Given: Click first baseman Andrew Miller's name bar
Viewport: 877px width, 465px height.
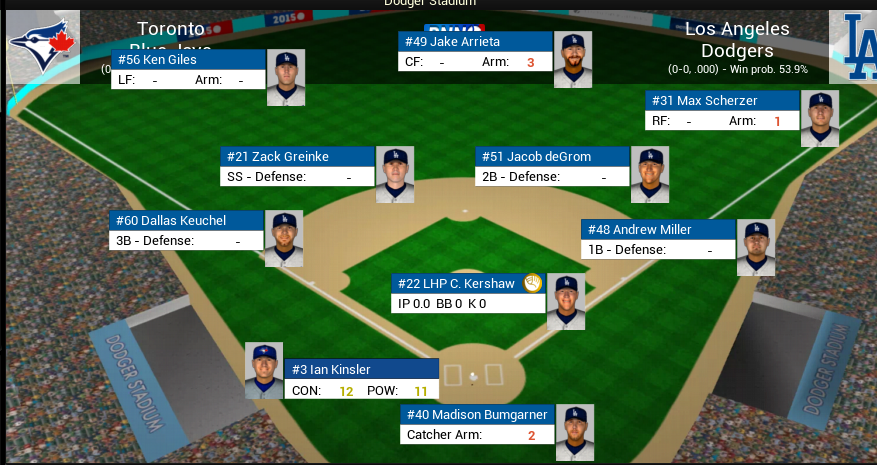Looking at the screenshot, I should coord(658,230).
